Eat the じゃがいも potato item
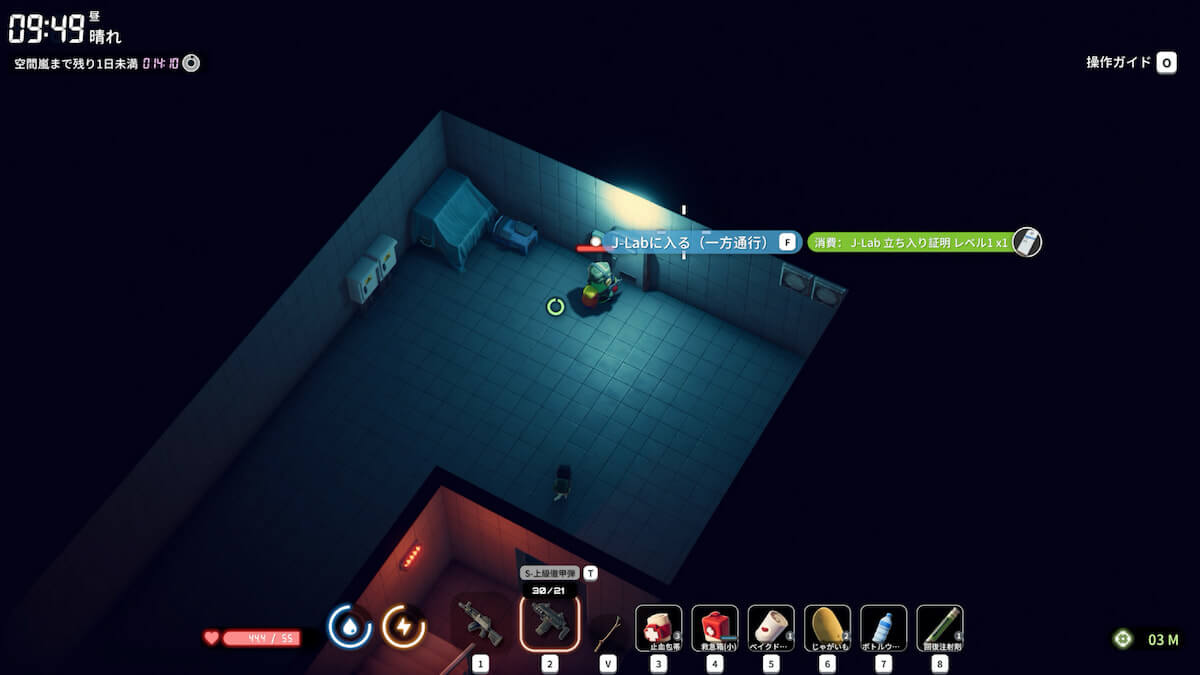Image resolution: width=1200 pixels, height=675 pixels. coord(827,628)
